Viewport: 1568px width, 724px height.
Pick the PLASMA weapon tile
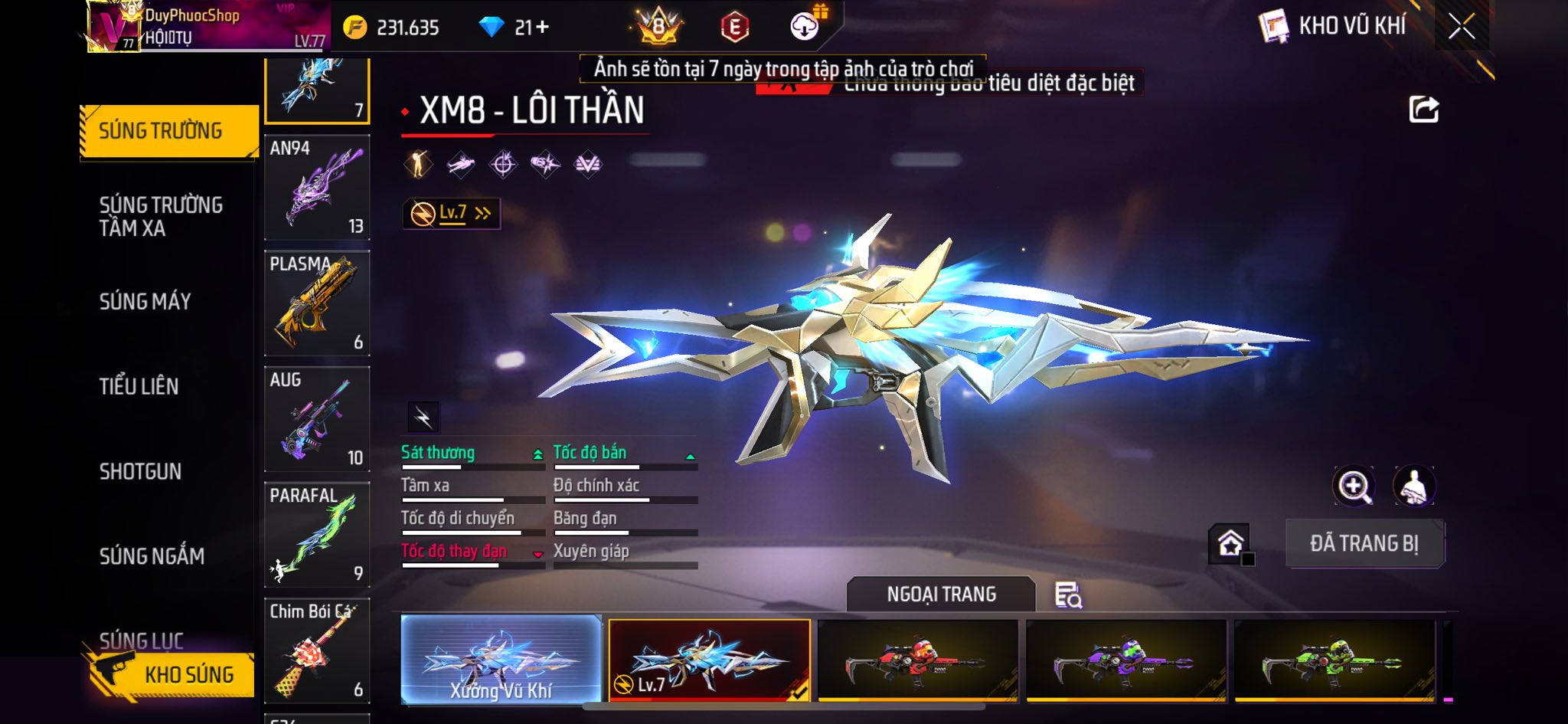coord(317,303)
